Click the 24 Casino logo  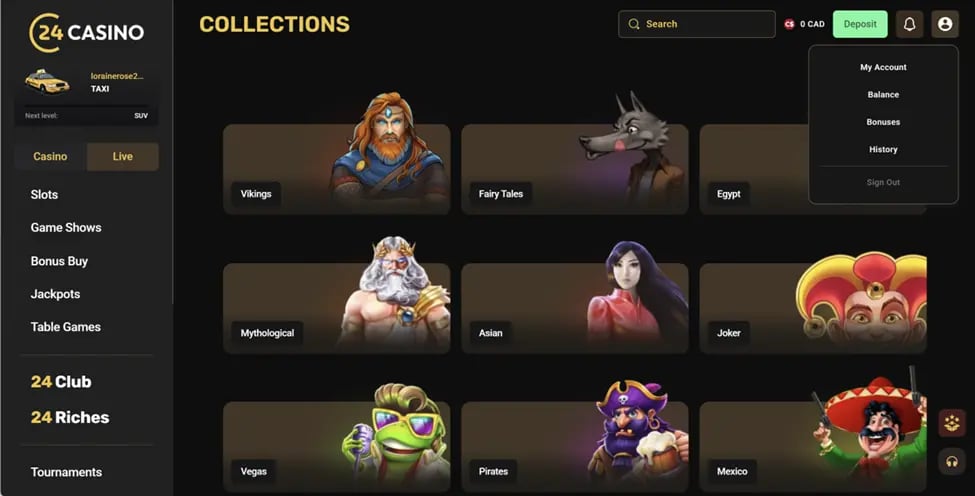point(87,32)
